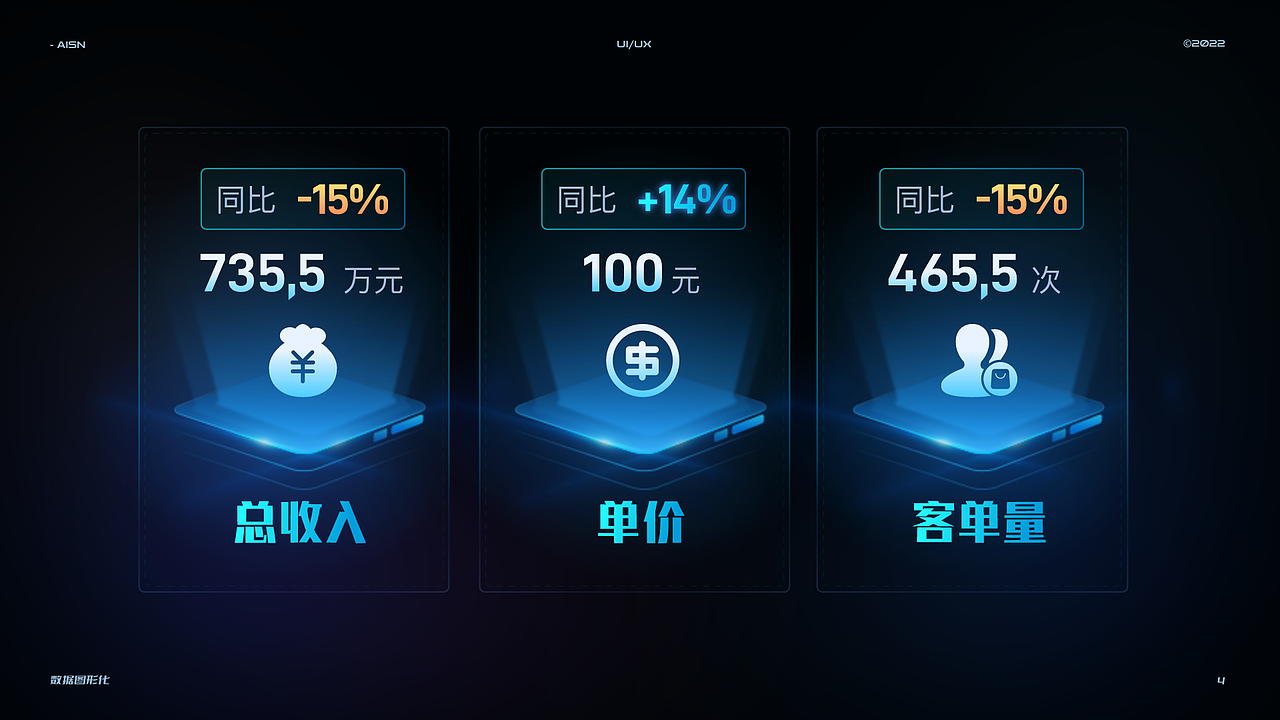Viewport: 1280px width, 720px height.
Task: Click the ¥ symbol inside the money bag
Action: click(x=303, y=367)
